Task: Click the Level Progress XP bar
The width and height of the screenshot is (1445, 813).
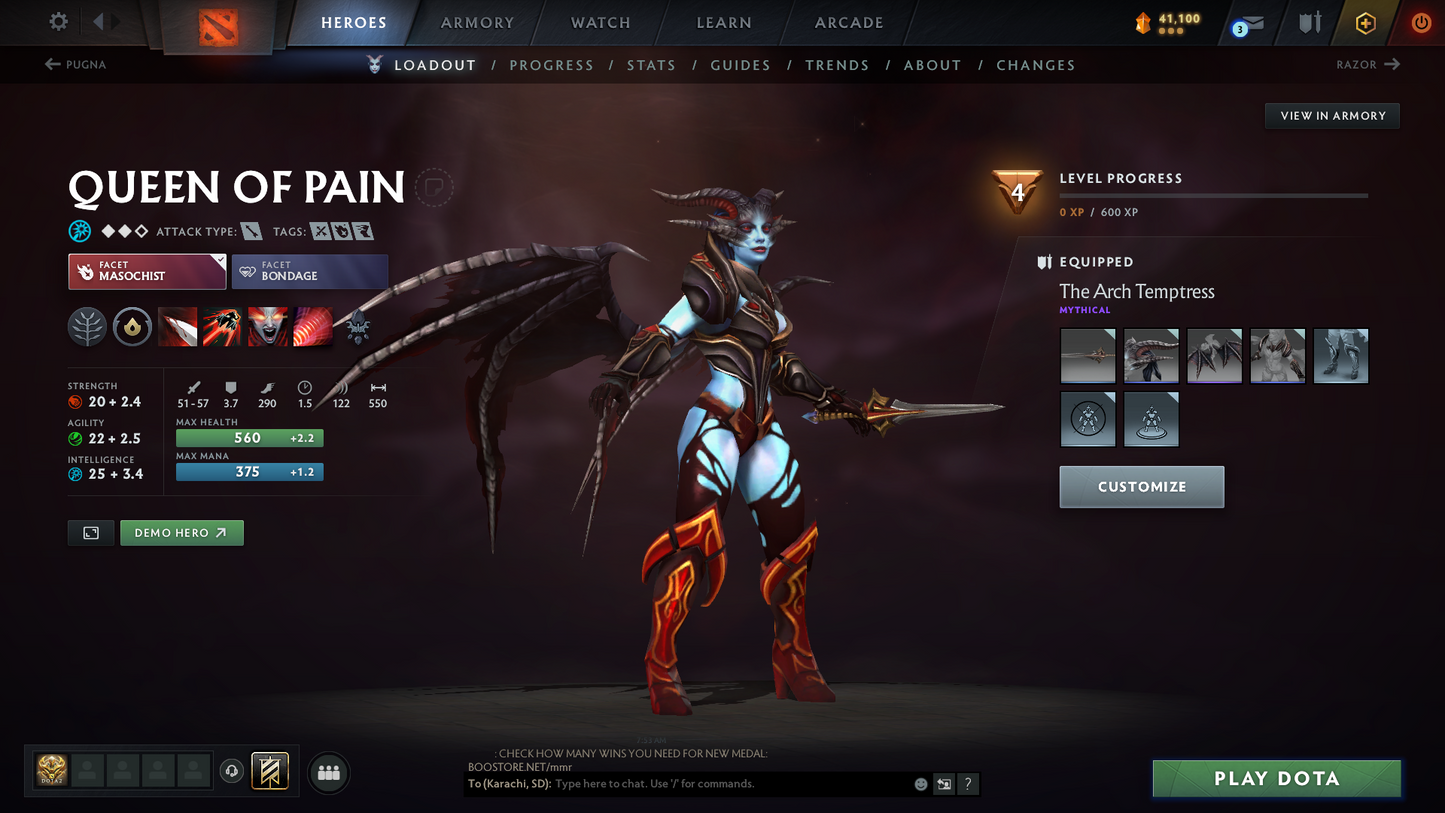Action: click(x=1212, y=196)
